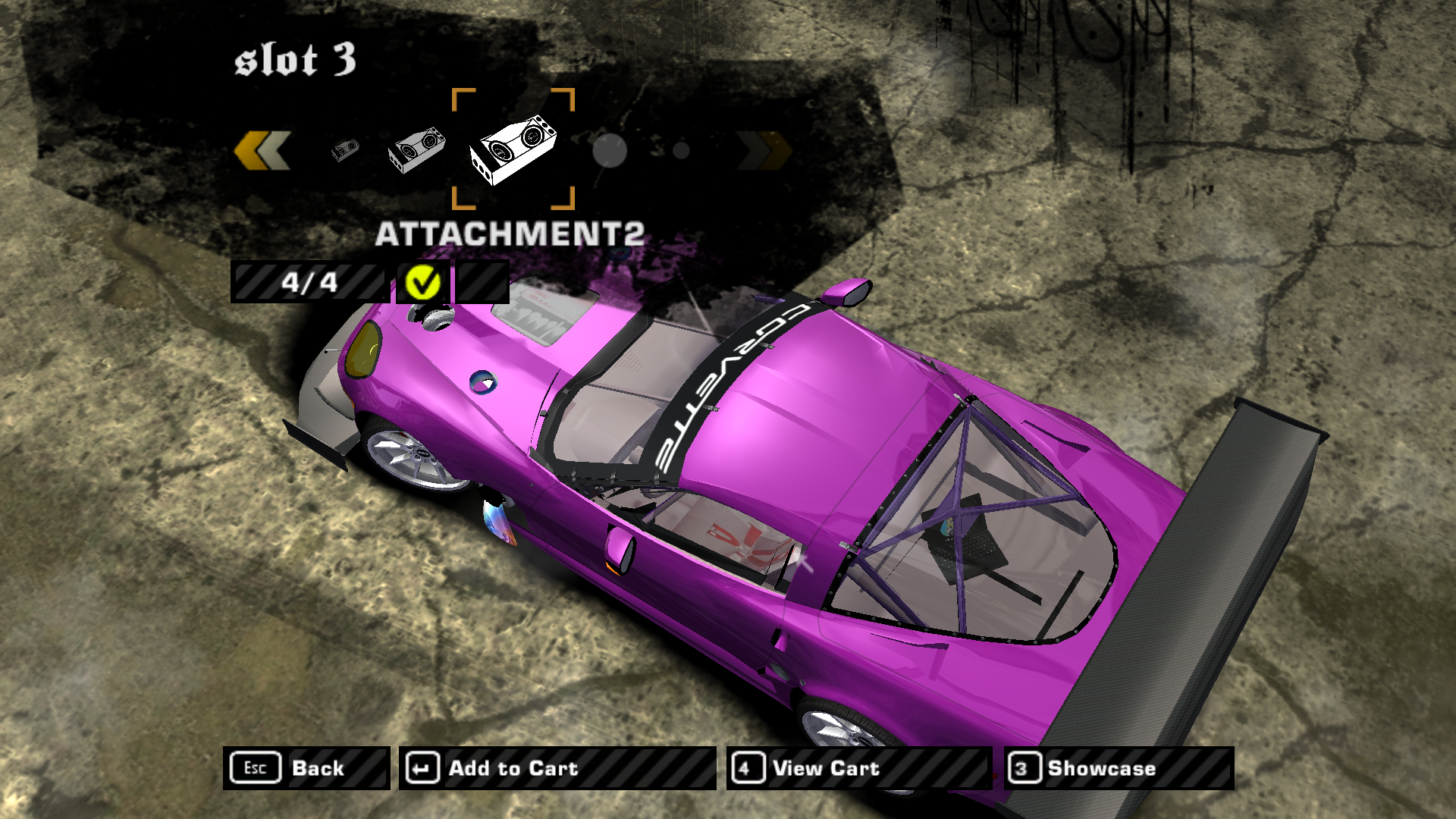Pick the smallest speaker attachment icon
The image size is (1456, 819).
point(345,150)
